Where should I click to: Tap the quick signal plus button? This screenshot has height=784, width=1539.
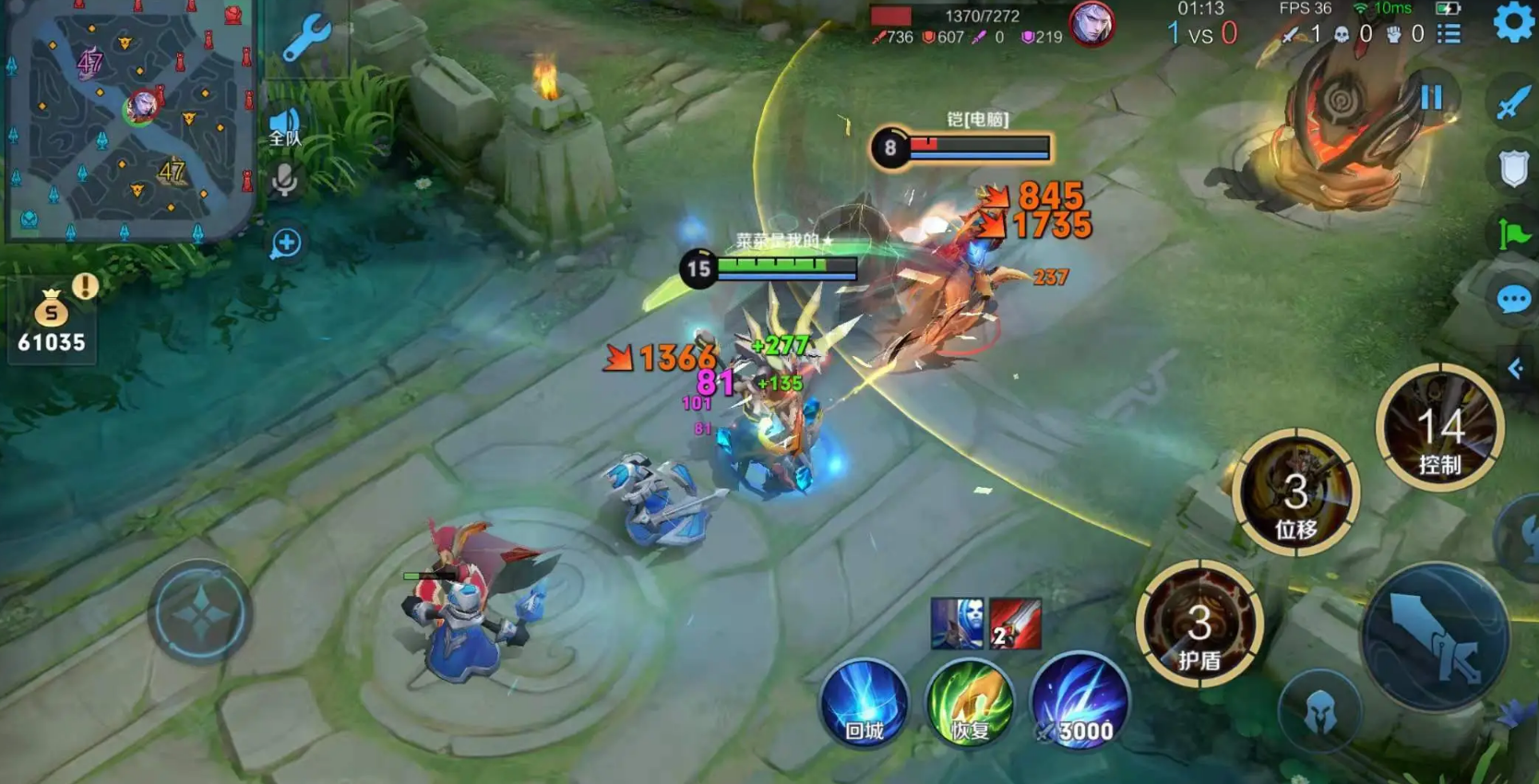click(x=286, y=243)
